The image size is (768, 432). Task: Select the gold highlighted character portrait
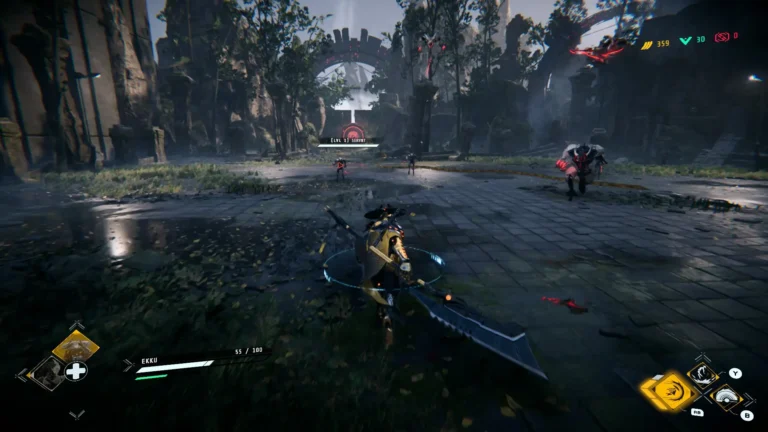click(x=75, y=347)
